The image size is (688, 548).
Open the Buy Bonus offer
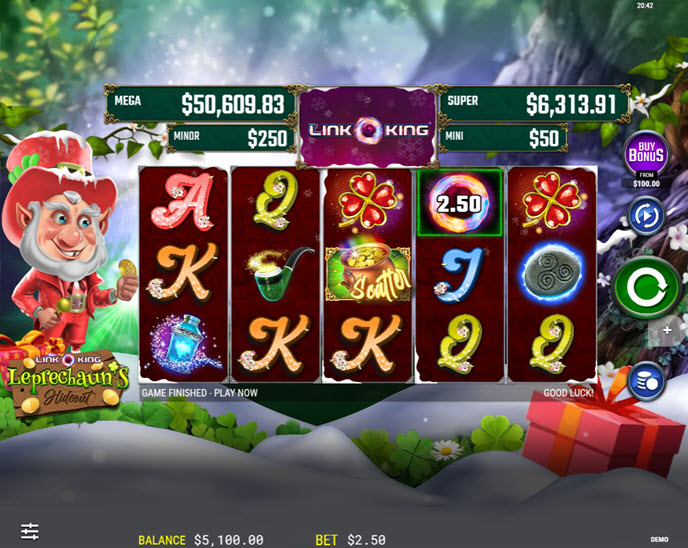[x=646, y=155]
